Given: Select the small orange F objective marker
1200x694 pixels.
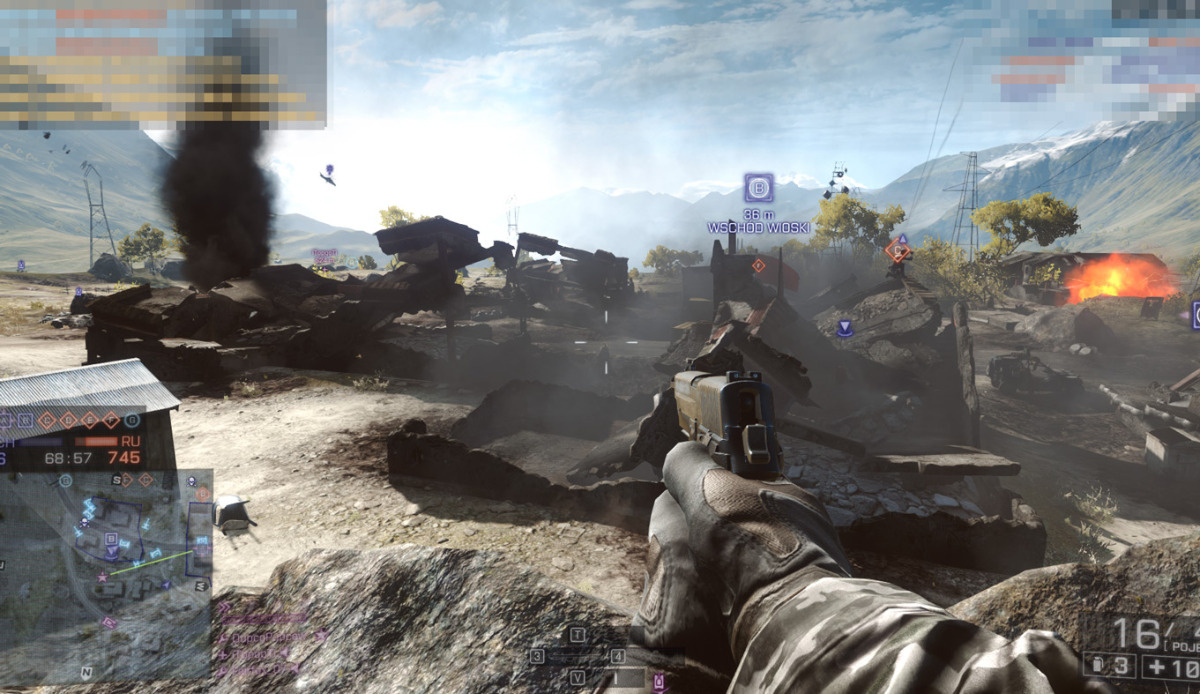Looking at the screenshot, I should click(758, 265).
